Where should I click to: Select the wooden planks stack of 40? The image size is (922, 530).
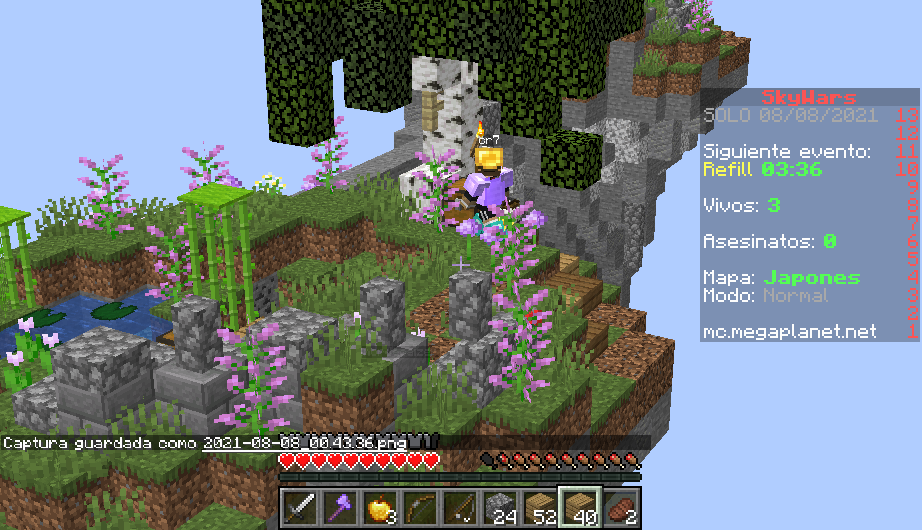pyautogui.click(x=579, y=508)
